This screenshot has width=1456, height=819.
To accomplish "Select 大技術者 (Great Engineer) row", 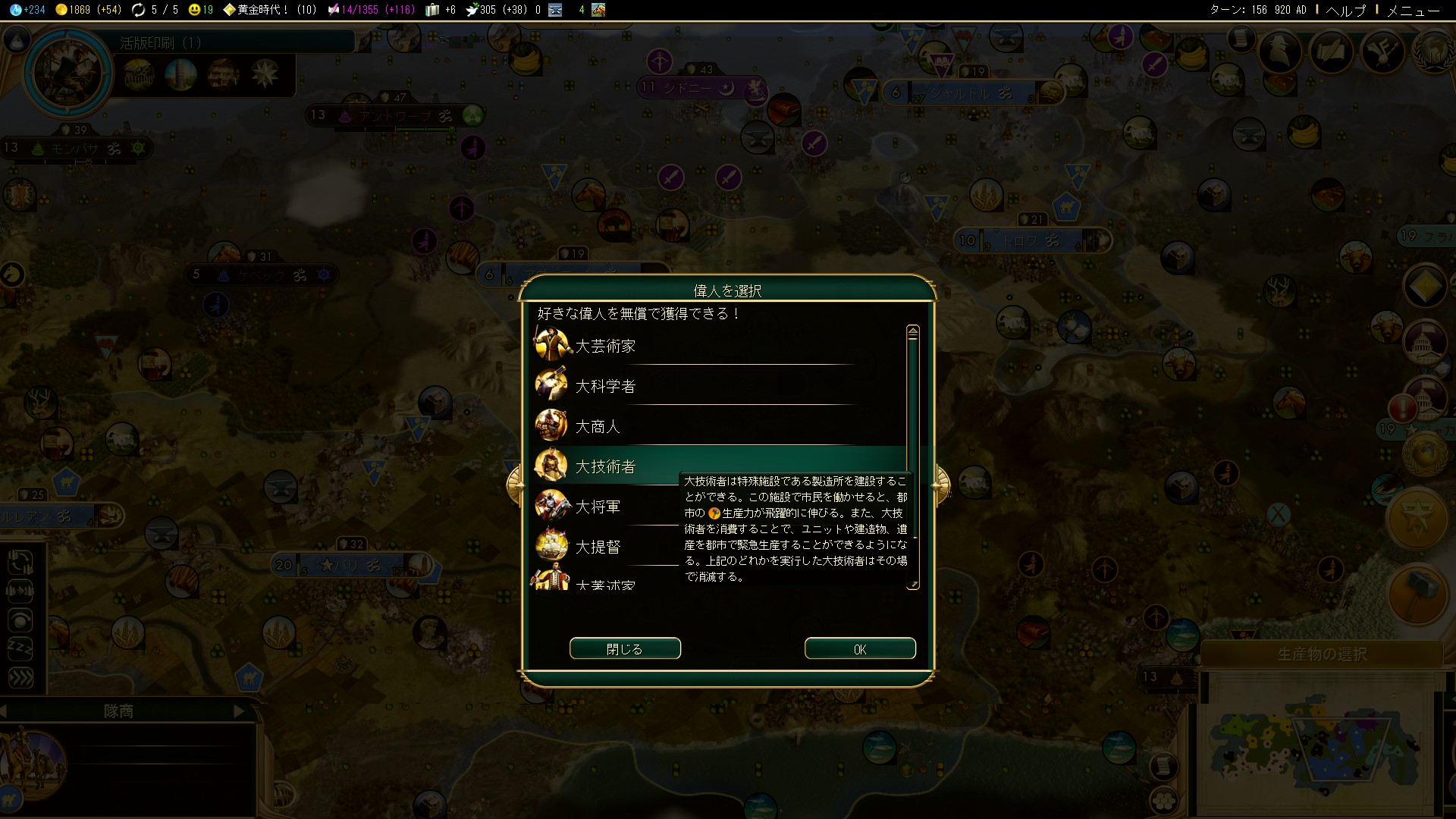I will click(x=605, y=466).
